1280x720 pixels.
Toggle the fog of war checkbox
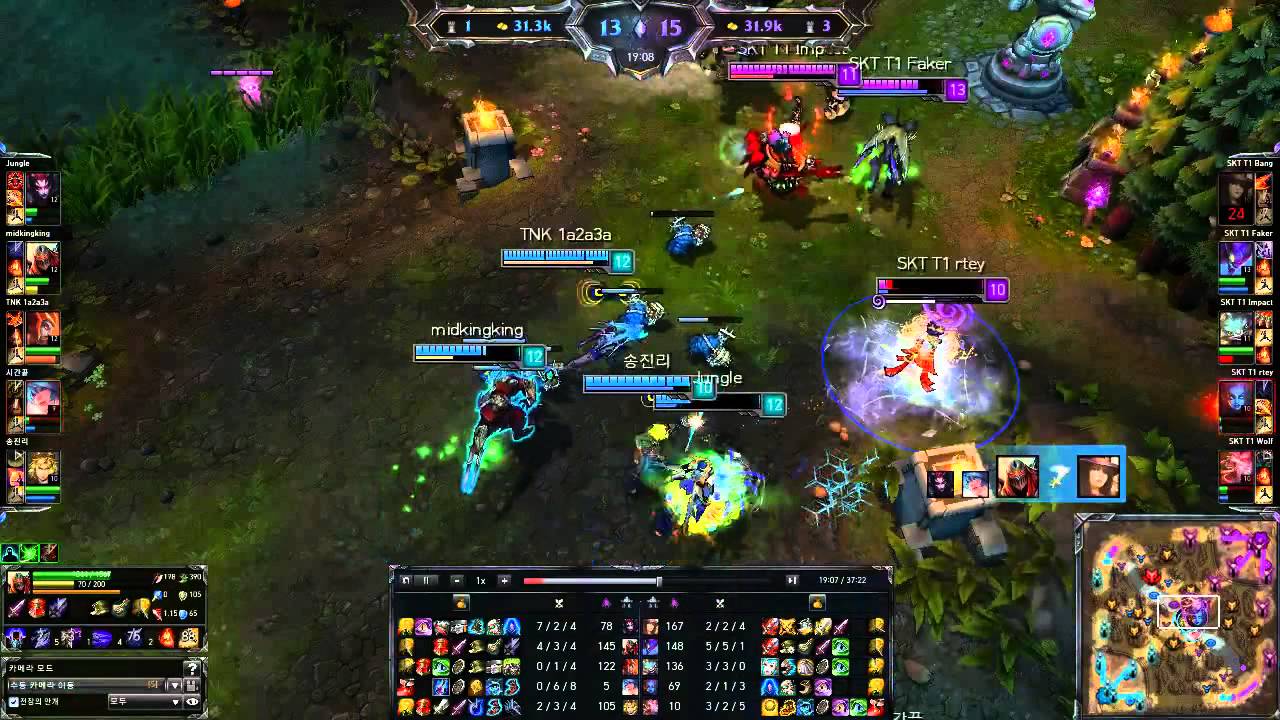point(13,702)
